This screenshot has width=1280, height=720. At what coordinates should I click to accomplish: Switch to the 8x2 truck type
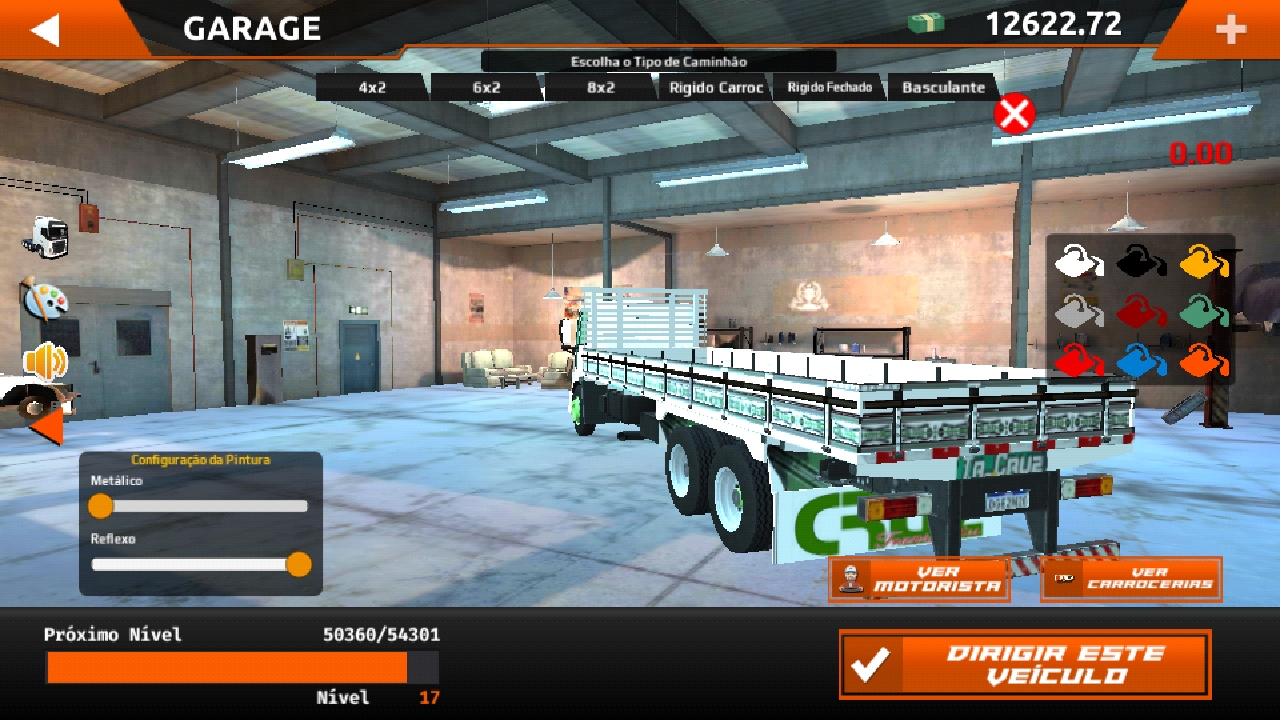click(x=600, y=88)
